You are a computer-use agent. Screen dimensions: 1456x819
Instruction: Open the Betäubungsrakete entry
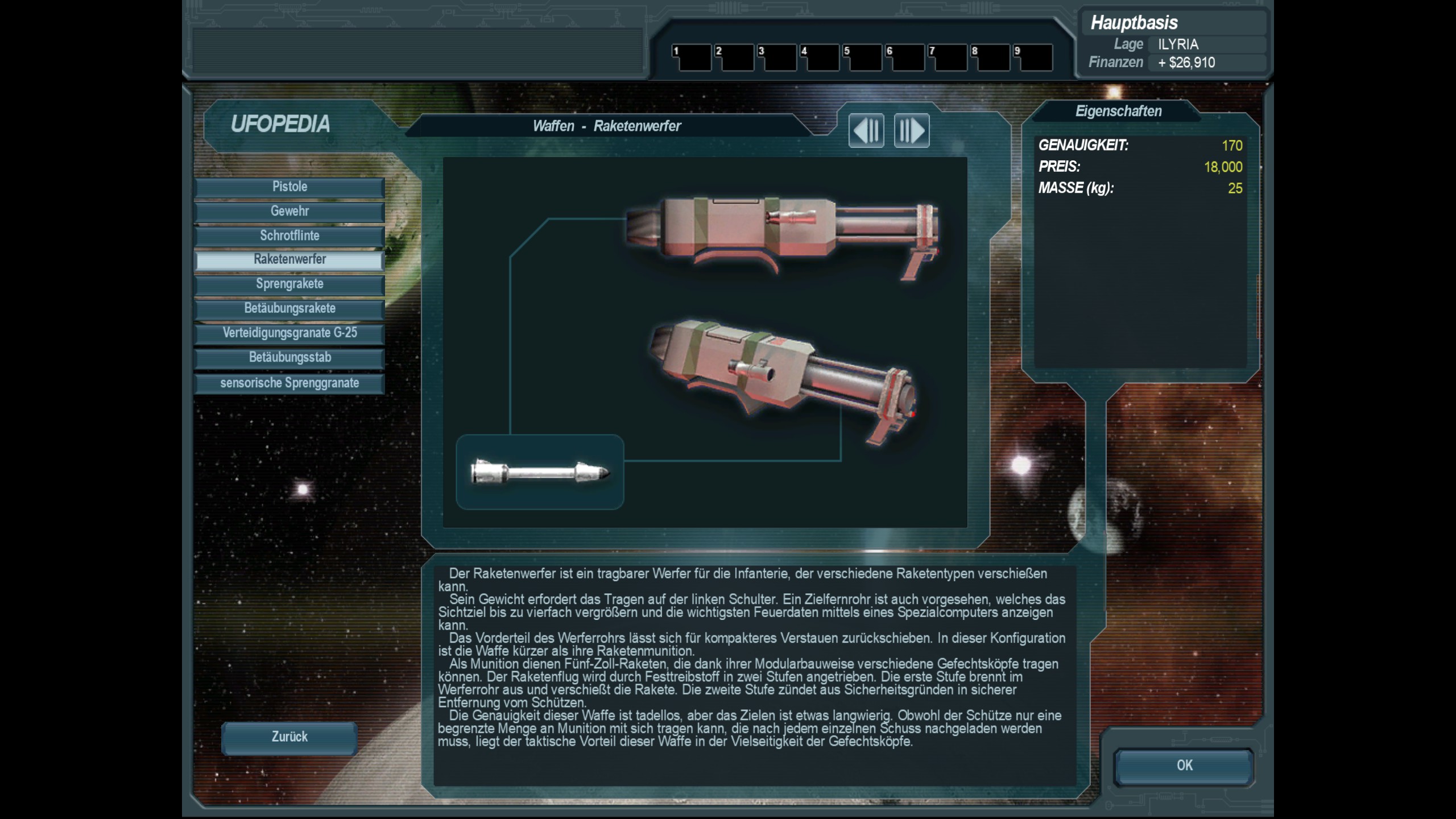coord(289,309)
